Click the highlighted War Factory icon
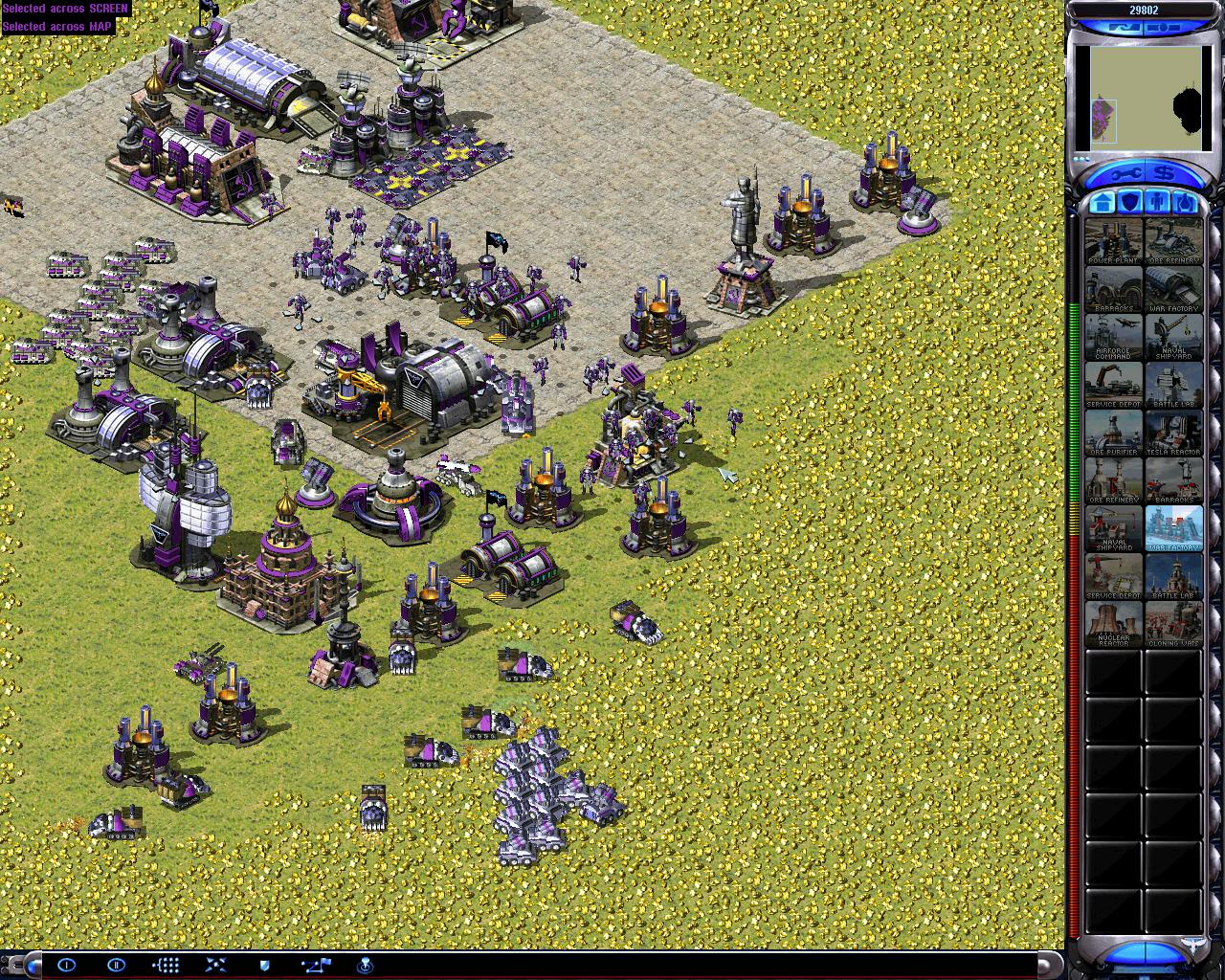 (x=1173, y=529)
